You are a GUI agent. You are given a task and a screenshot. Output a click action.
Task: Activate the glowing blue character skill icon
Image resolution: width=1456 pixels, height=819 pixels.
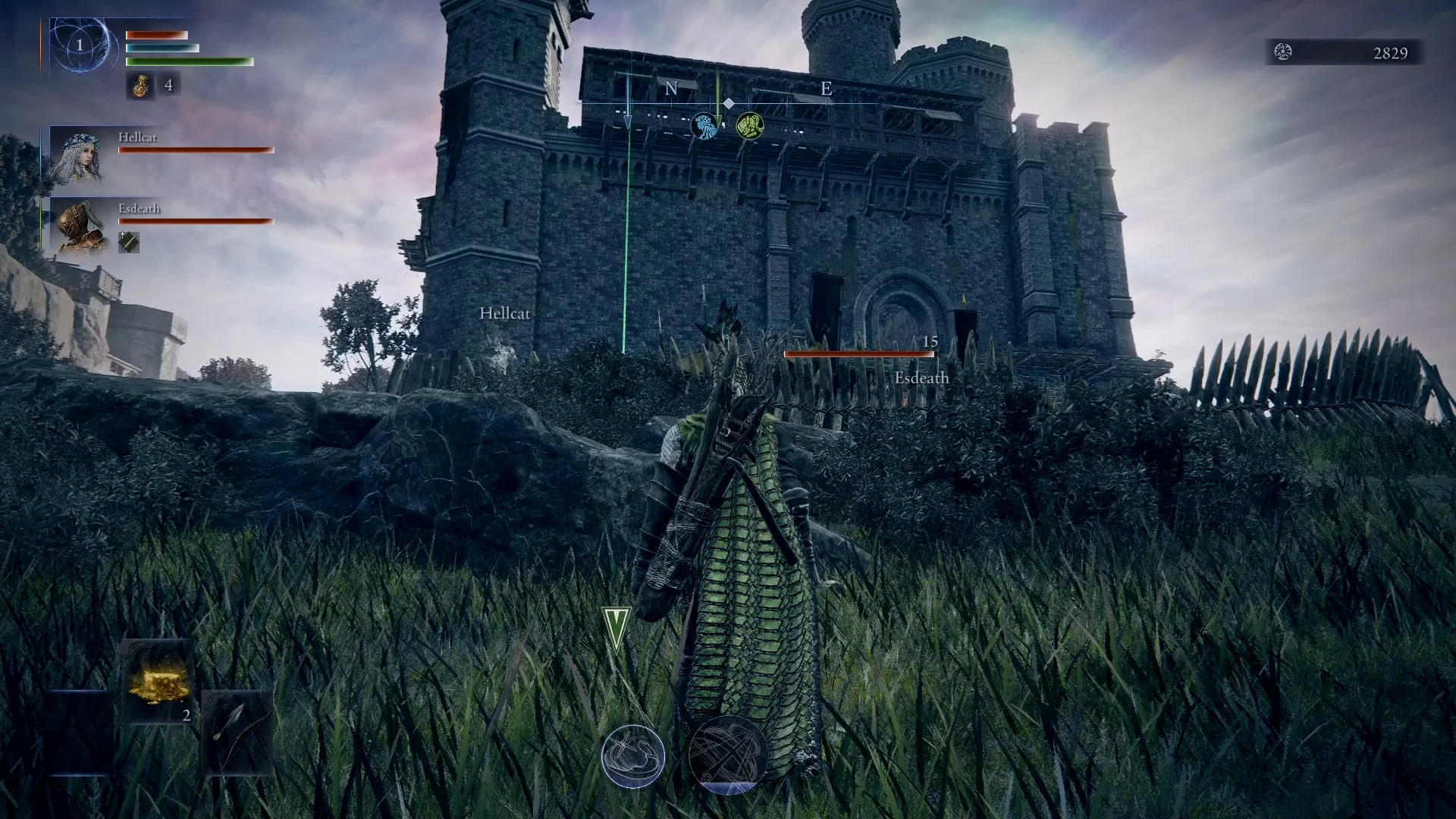633,756
